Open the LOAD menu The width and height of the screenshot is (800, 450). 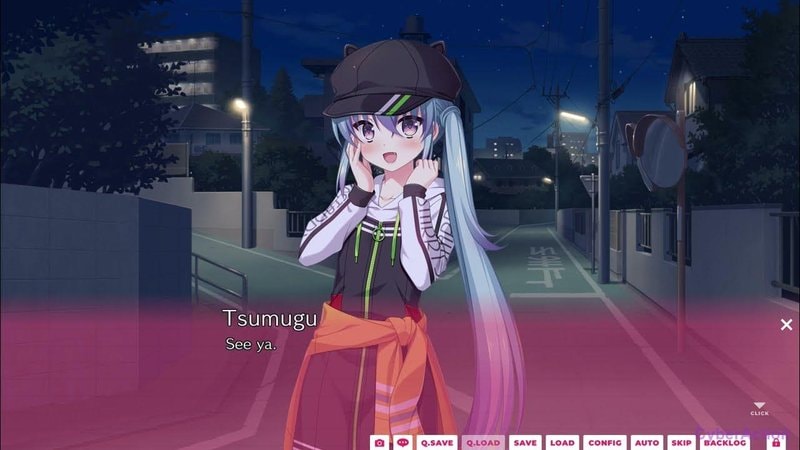tap(562, 442)
